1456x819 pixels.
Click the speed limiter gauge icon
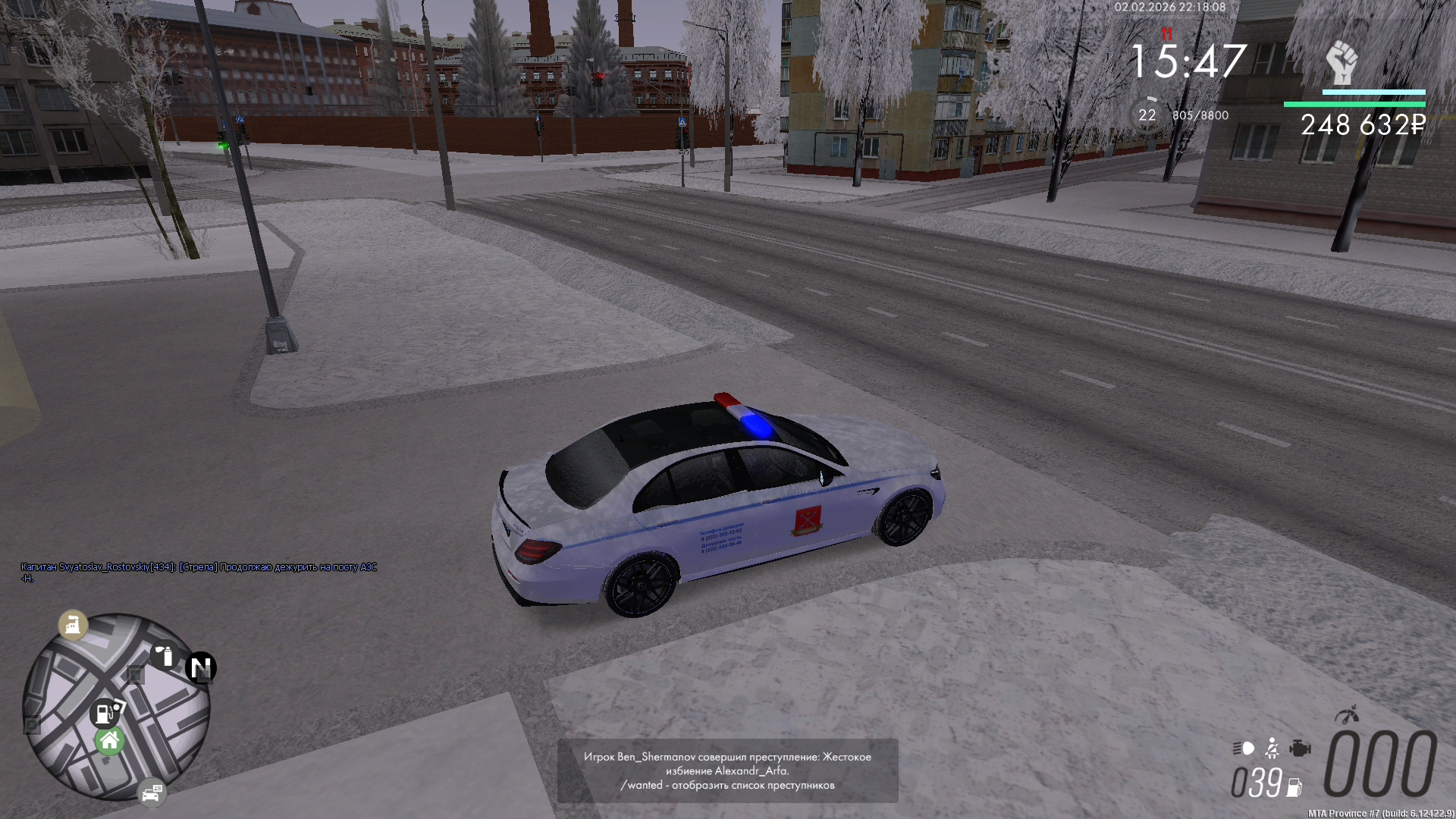tap(1347, 714)
